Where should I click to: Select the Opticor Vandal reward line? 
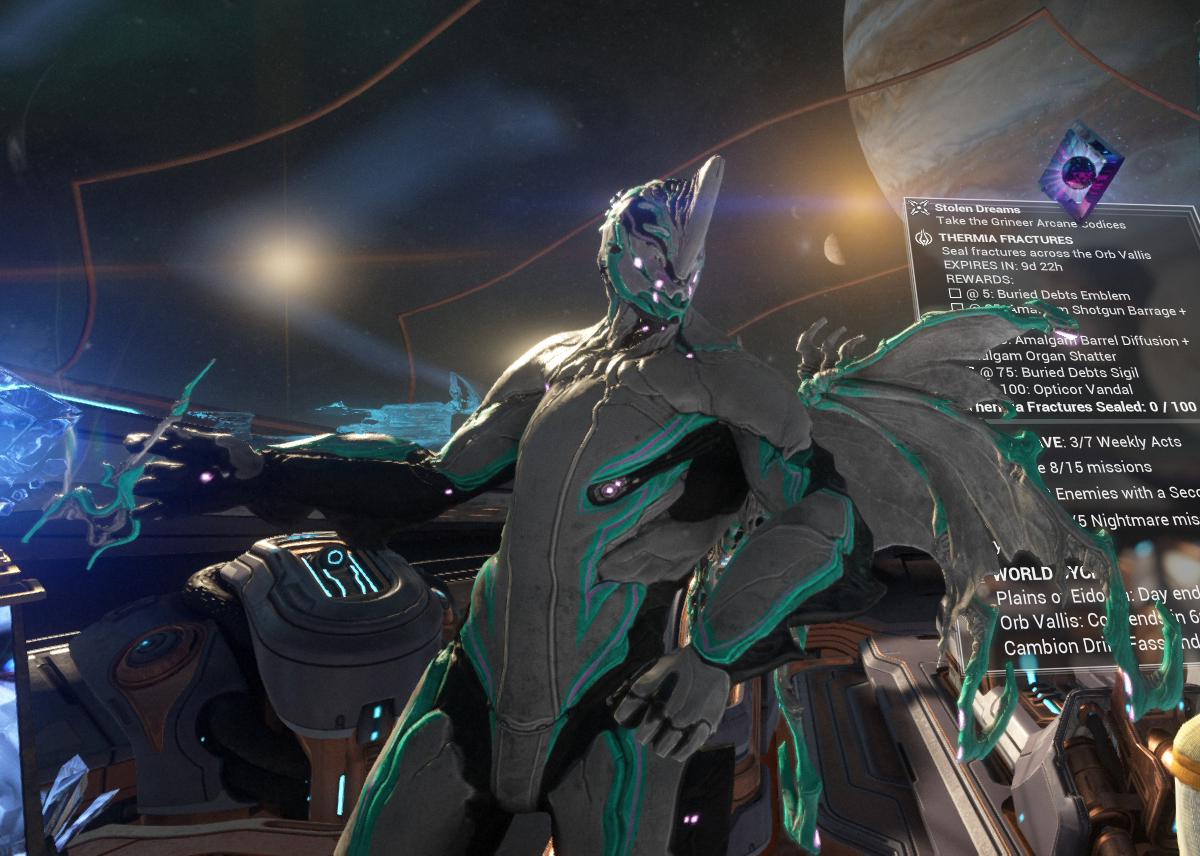click(x=1048, y=389)
